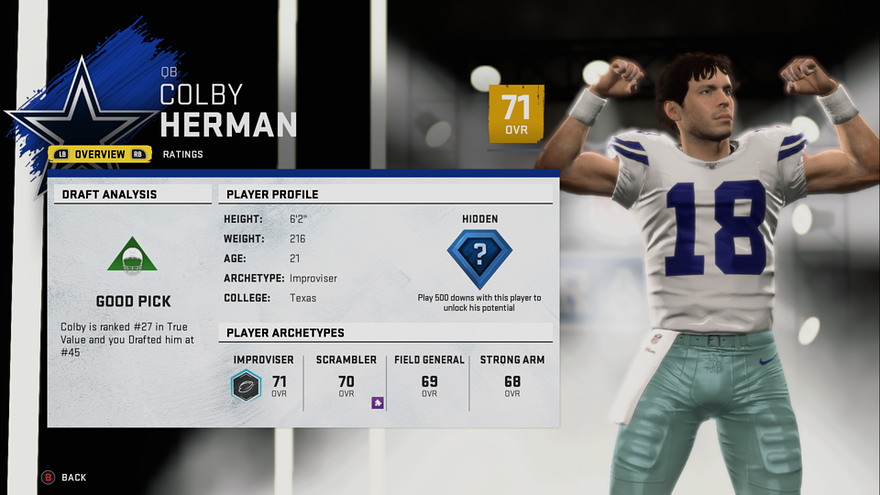880x495 pixels.
Task: Click the green Good Pick draft icon
Action: (x=132, y=256)
